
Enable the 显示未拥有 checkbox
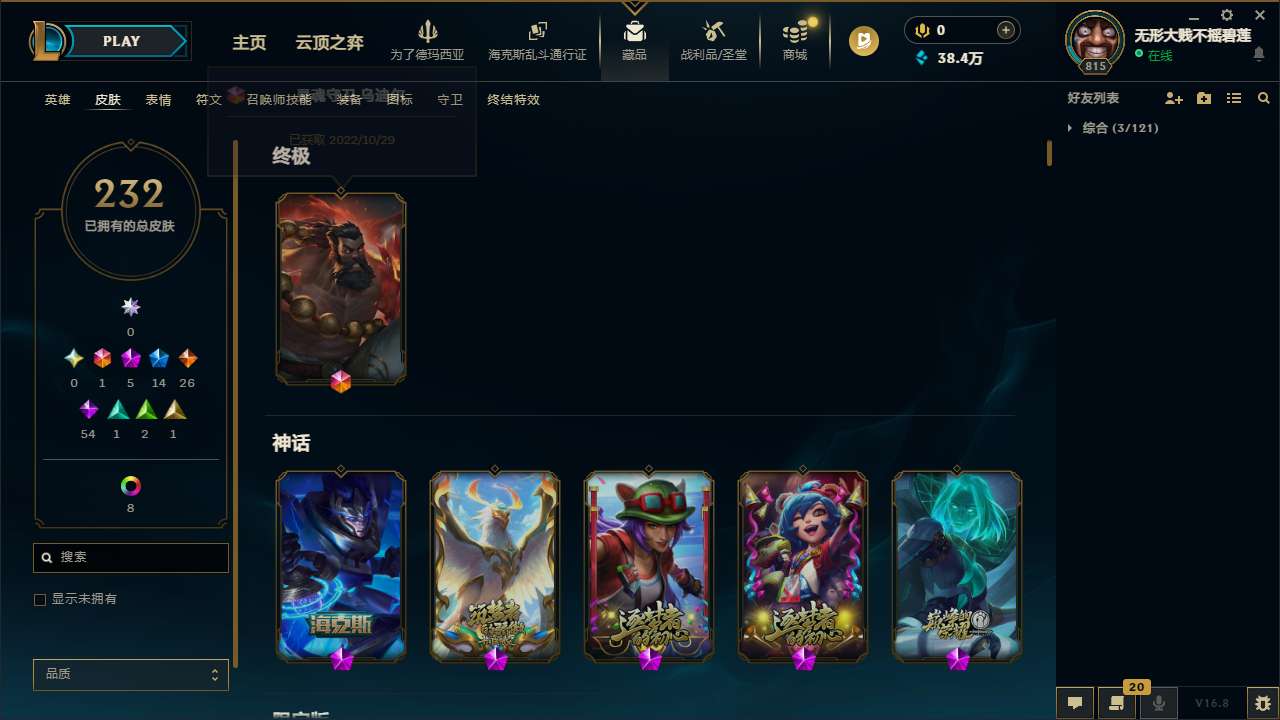[40, 599]
